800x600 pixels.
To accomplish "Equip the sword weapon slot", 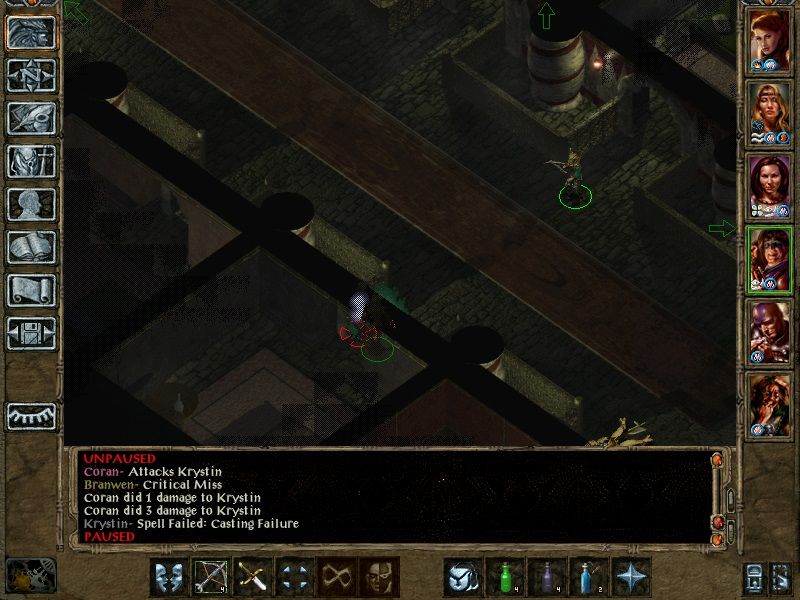I will tap(253, 577).
